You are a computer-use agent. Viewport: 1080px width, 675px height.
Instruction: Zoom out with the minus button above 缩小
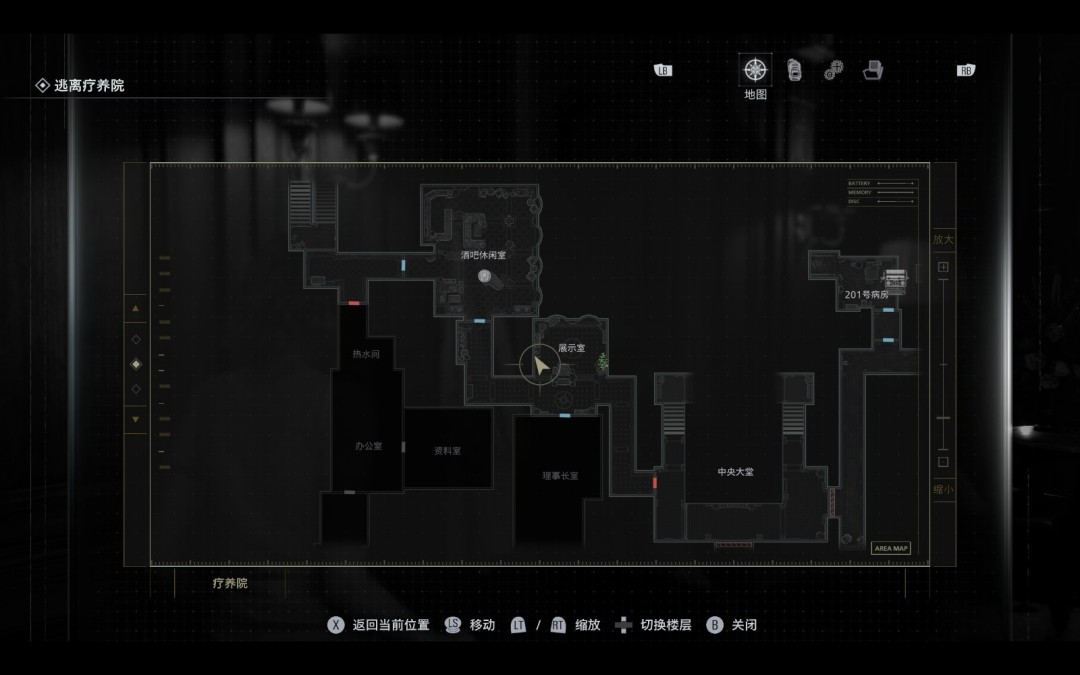(943, 462)
